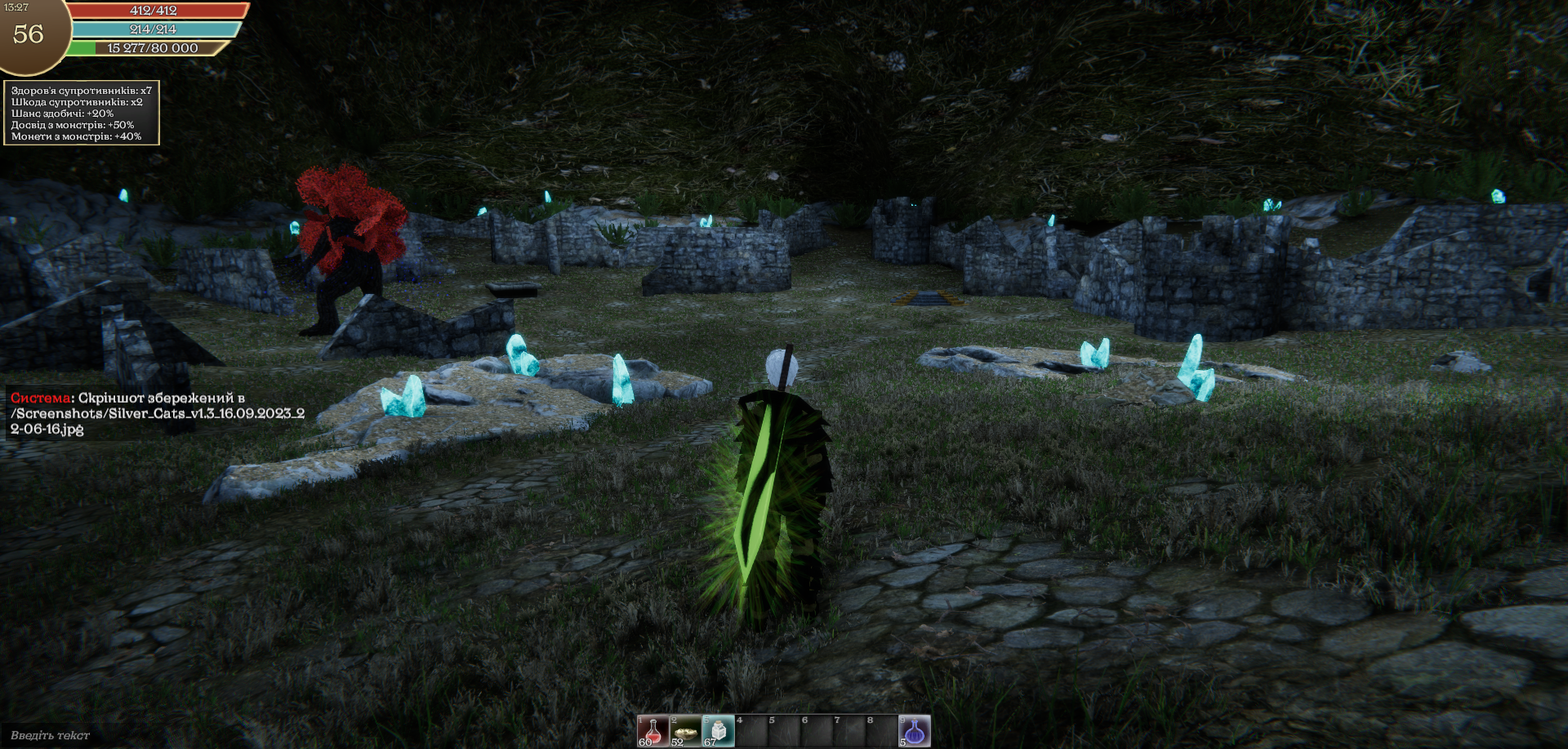
Task: Drink the blue mana potion in slot 9
Action: tap(915, 731)
